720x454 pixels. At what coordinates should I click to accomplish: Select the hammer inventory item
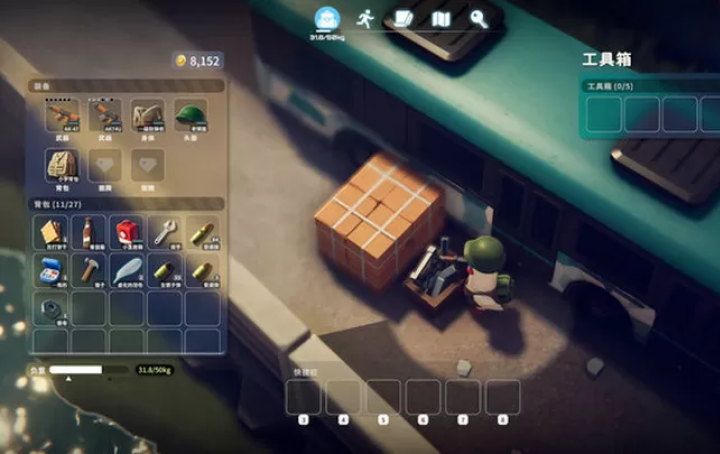coord(88,270)
